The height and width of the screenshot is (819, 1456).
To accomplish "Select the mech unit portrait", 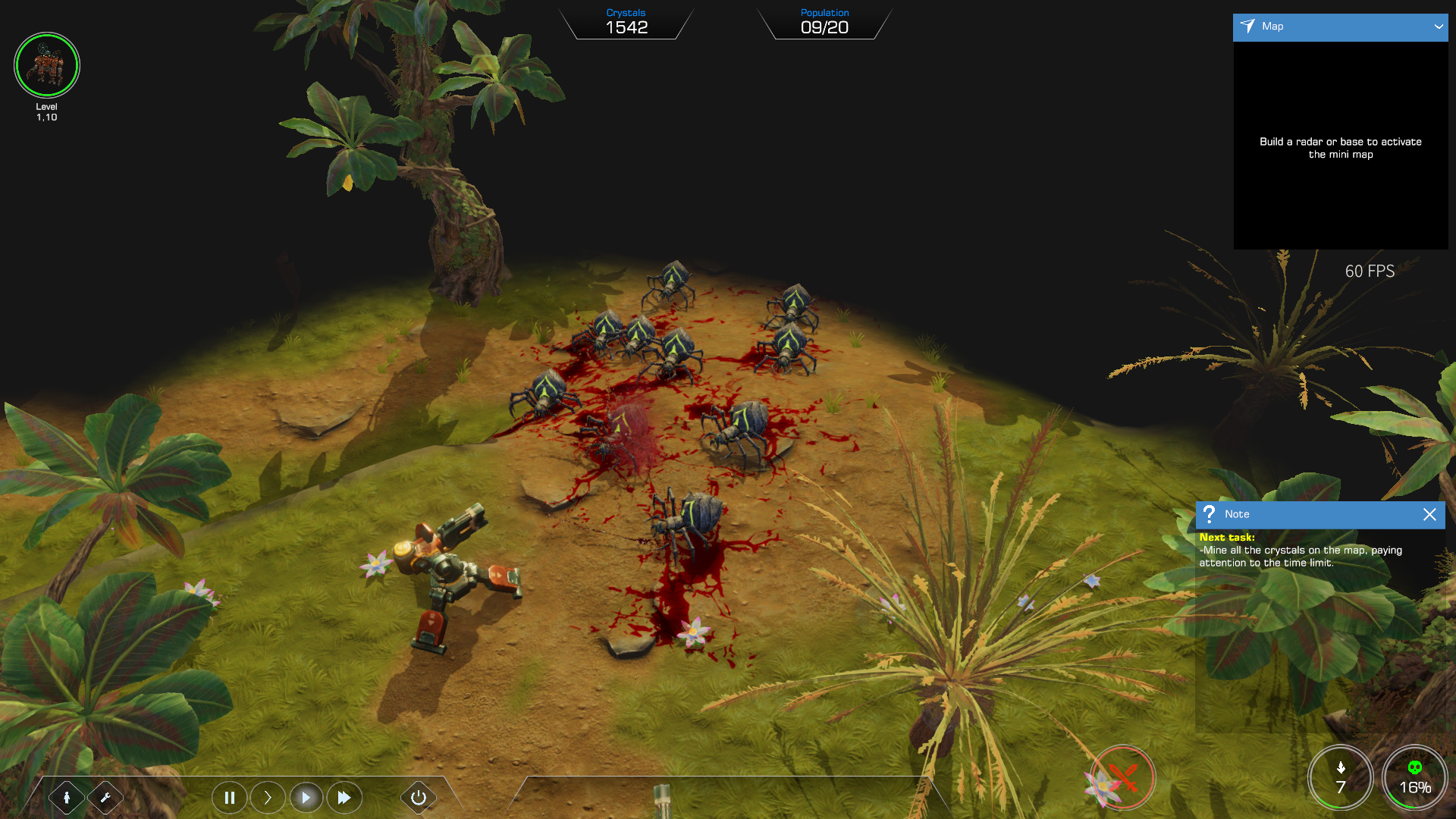I will pyautogui.click(x=47, y=65).
